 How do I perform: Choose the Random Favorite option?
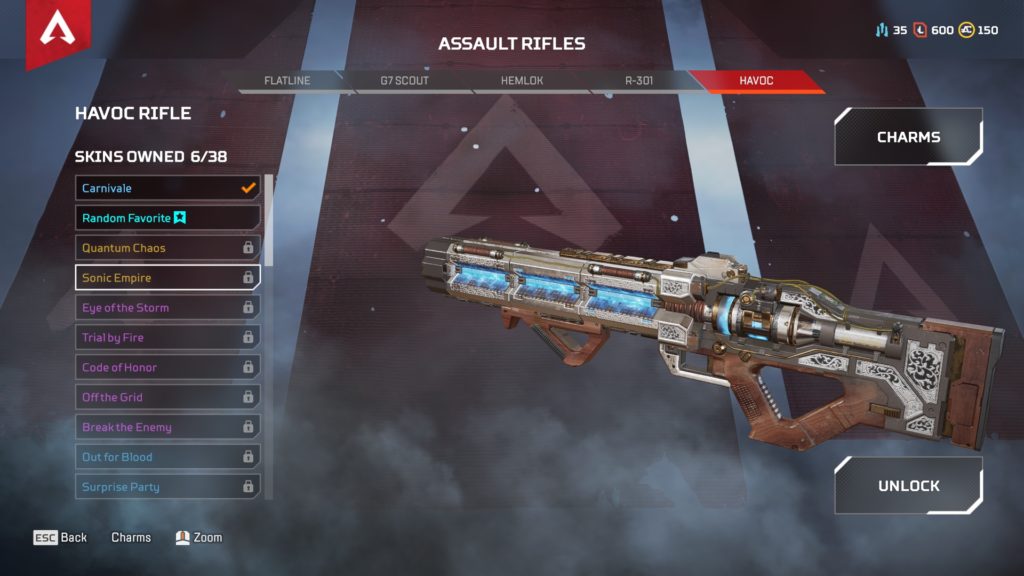[167, 218]
